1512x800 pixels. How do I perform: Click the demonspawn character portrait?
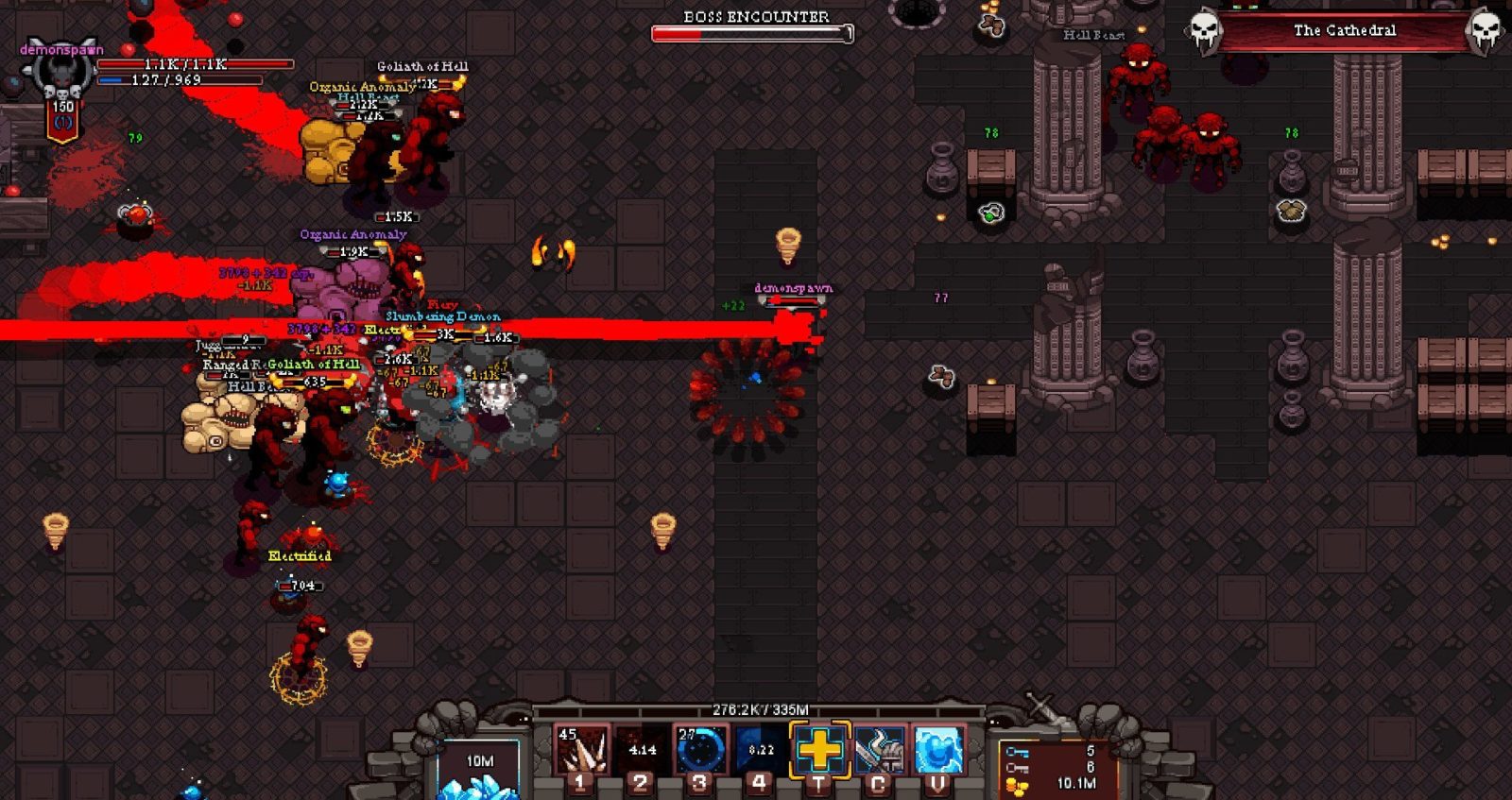60,74
